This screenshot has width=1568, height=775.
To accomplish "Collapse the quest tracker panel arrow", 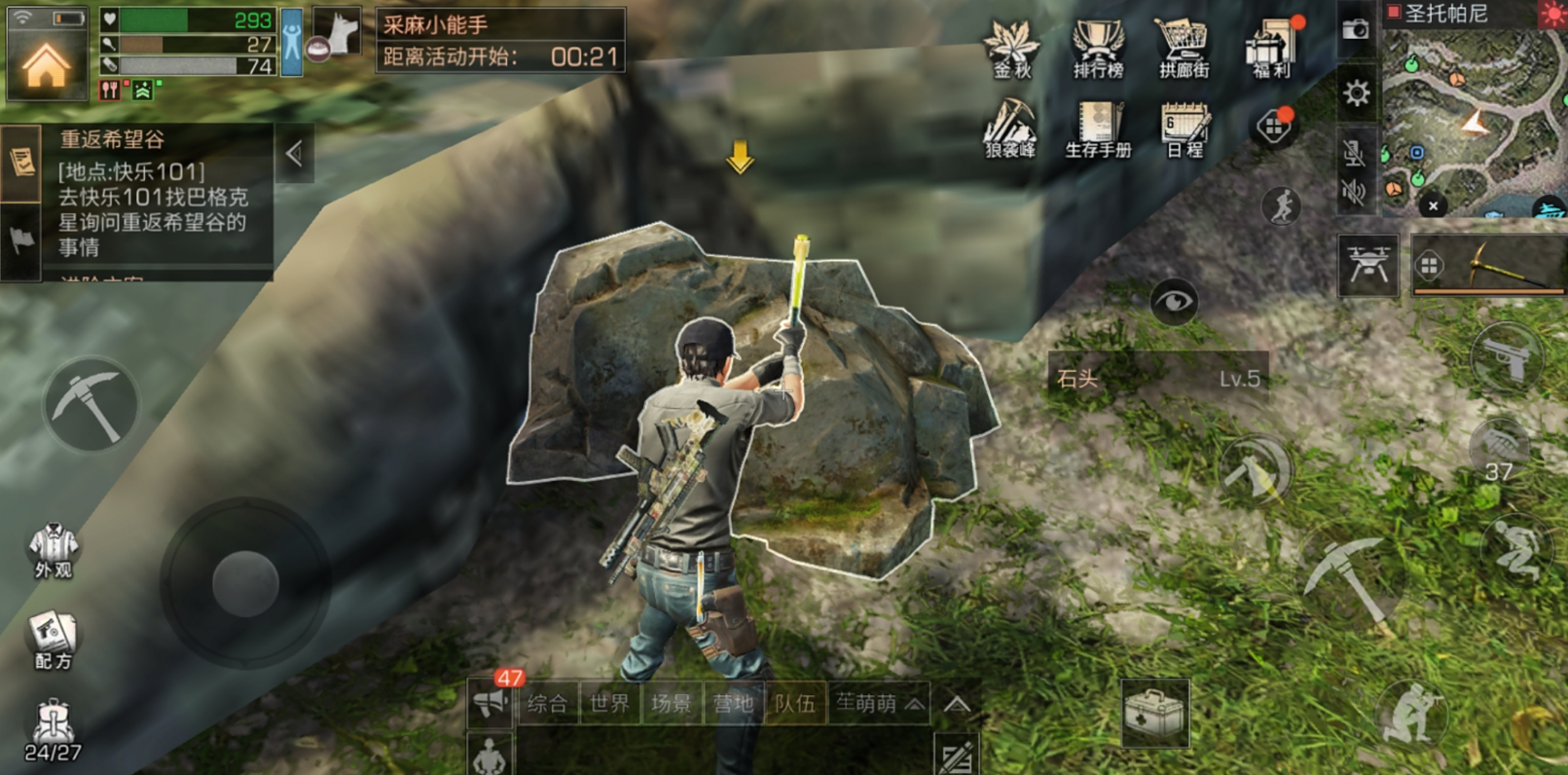I will tap(294, 154).
